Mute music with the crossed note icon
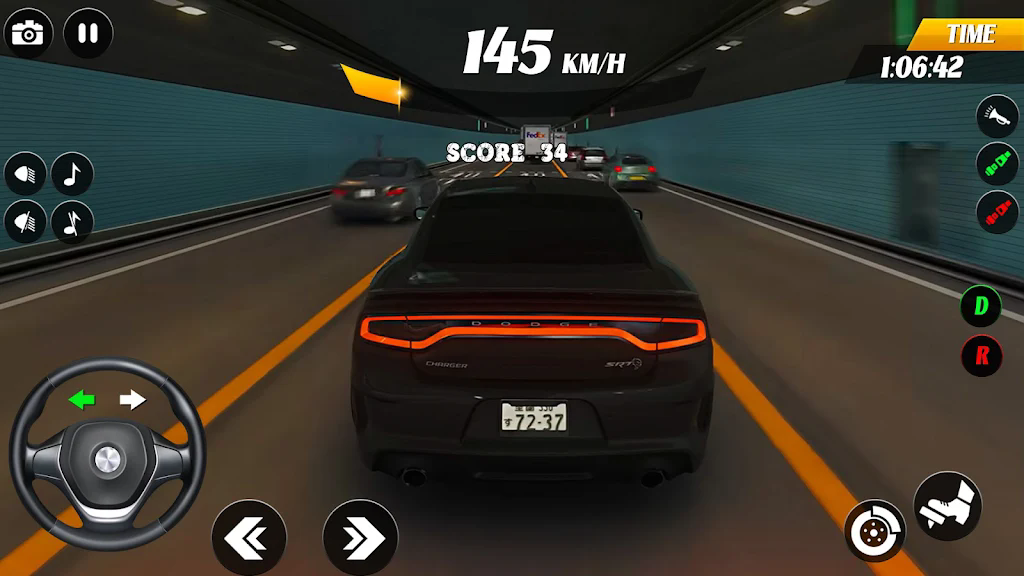1024x576 pixels. [x=72, y=222]
